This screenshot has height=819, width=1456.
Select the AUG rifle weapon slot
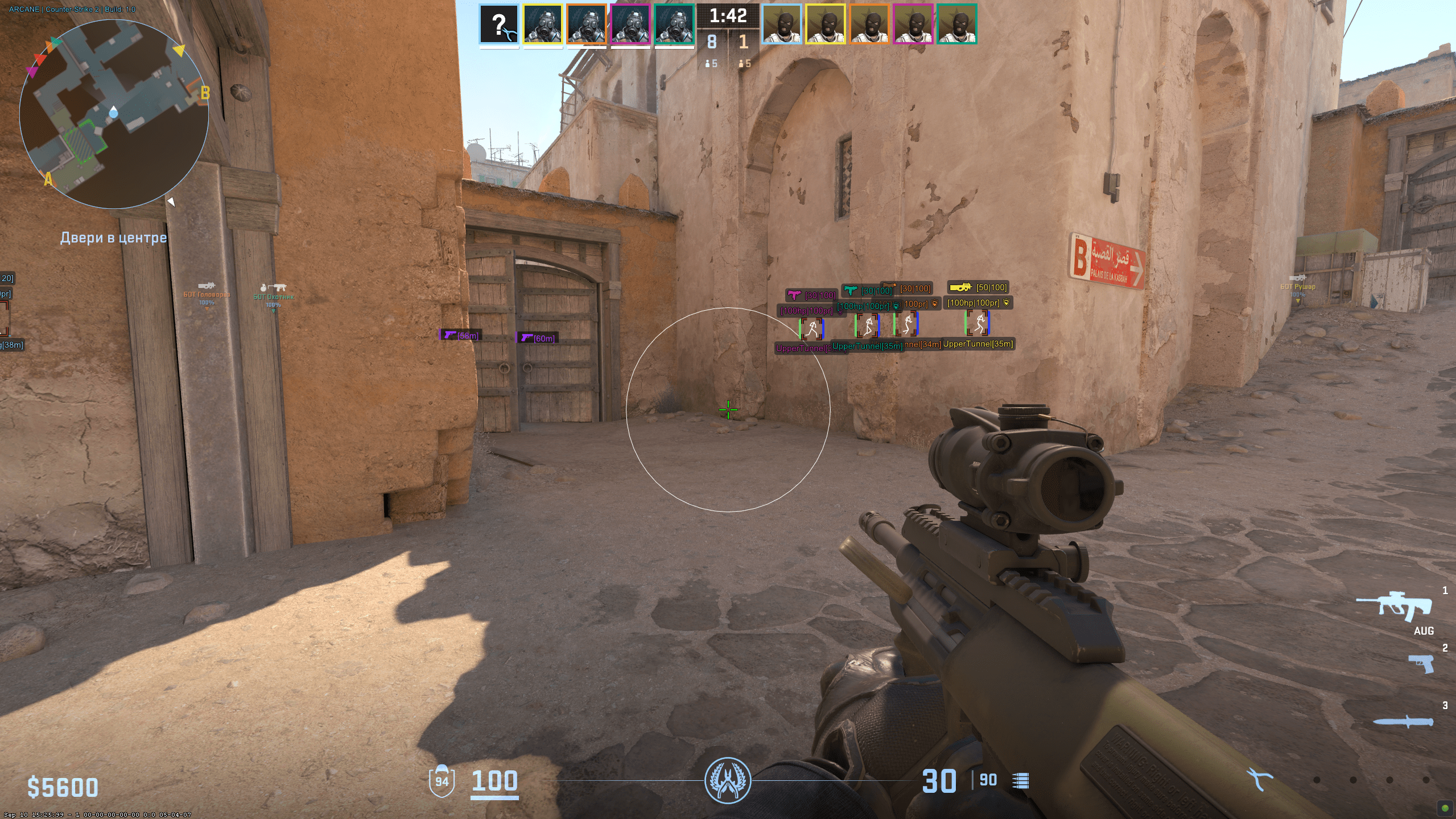(x=1395, y=607)
